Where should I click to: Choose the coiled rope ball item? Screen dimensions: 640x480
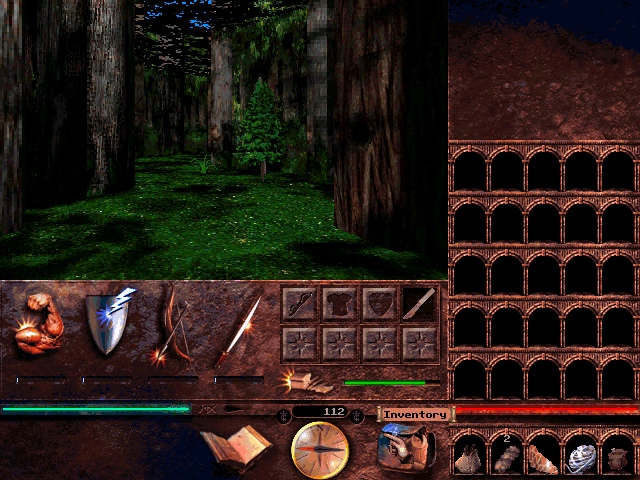click(582, 456)
